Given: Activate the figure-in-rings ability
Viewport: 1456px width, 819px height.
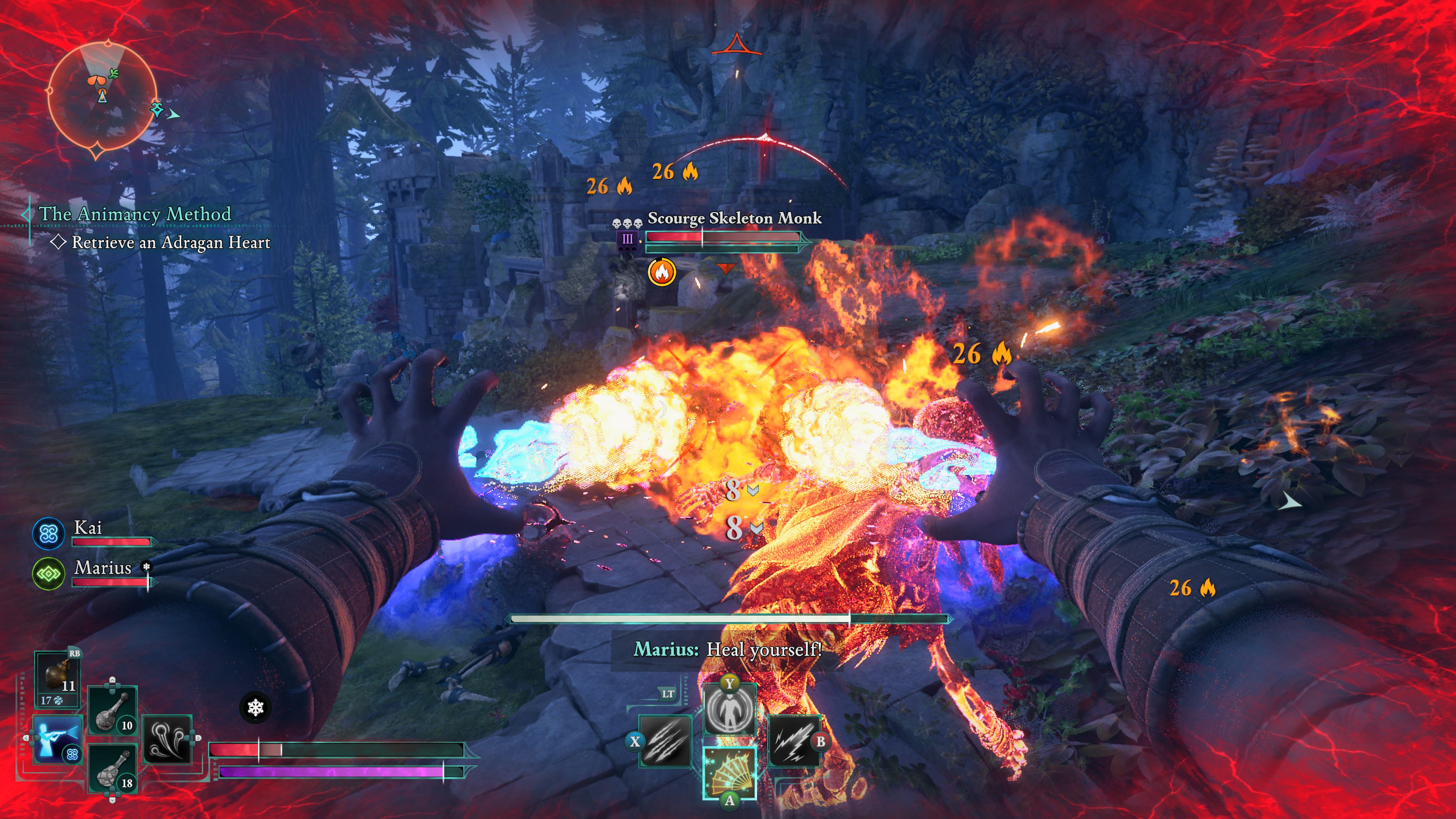Looking at the screenshot, I should click(730, 710).
